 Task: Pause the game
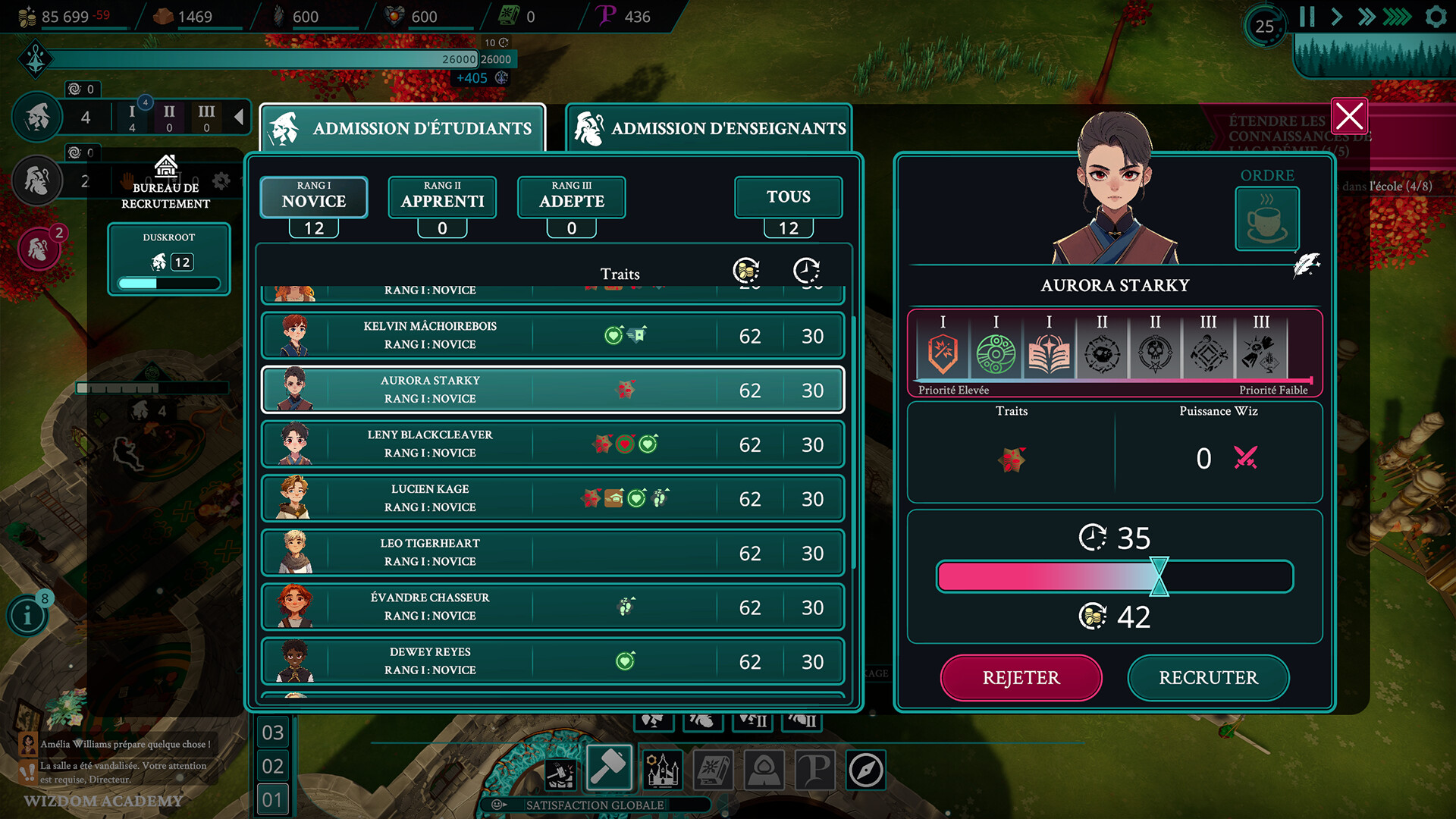1307,17
